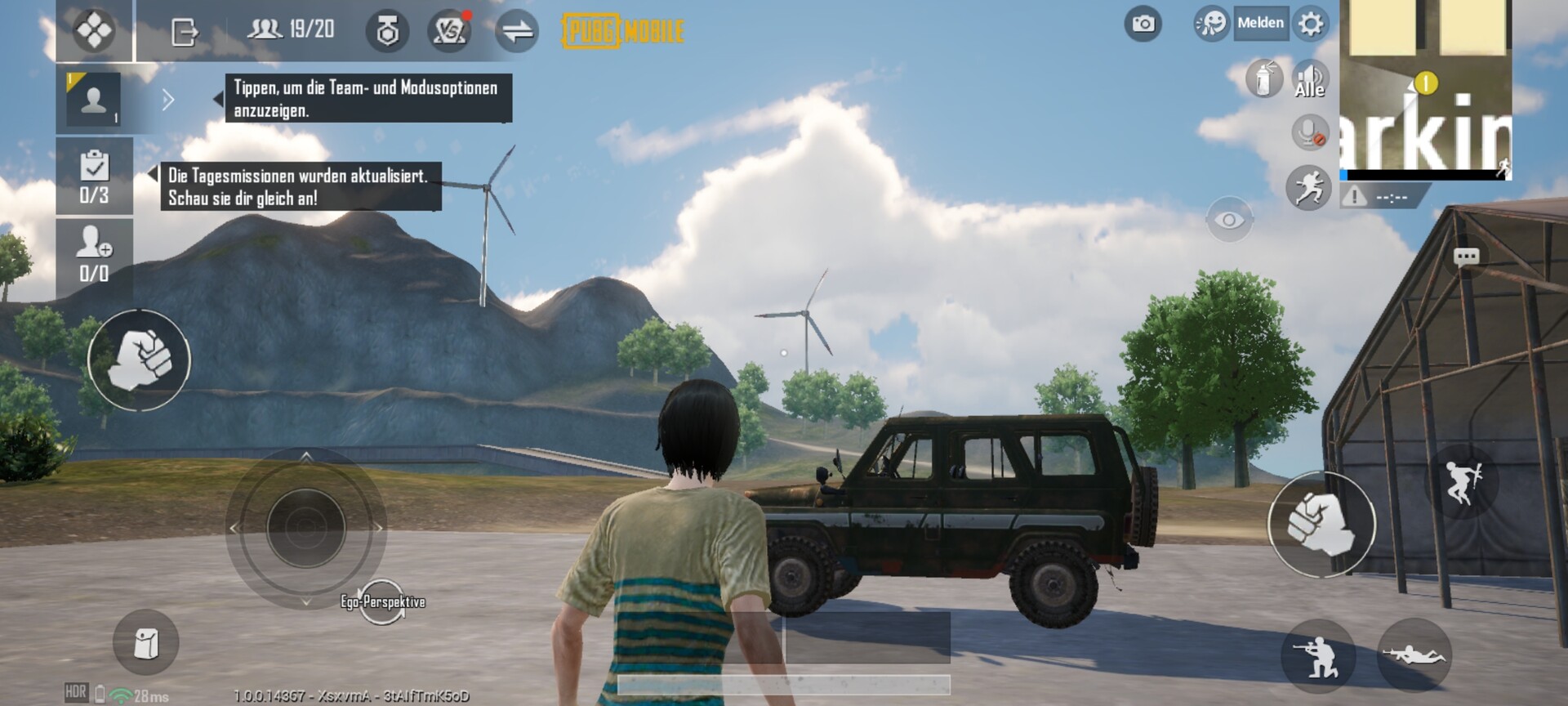Image resolution: width=1568 pixels, height=706 pixels.
Task: Switch to prone stance
Action: tap(1413, 655)
